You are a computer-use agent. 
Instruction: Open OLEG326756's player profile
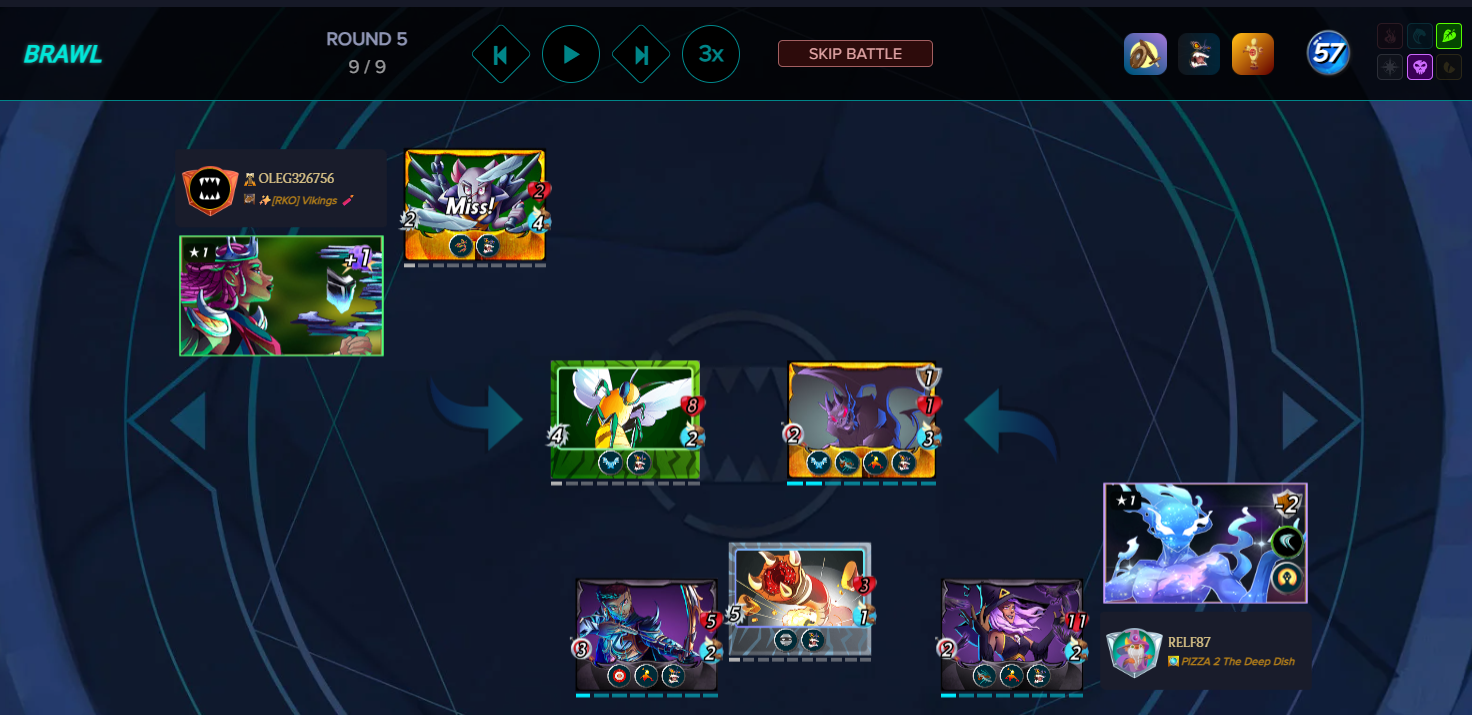point(296,178)
